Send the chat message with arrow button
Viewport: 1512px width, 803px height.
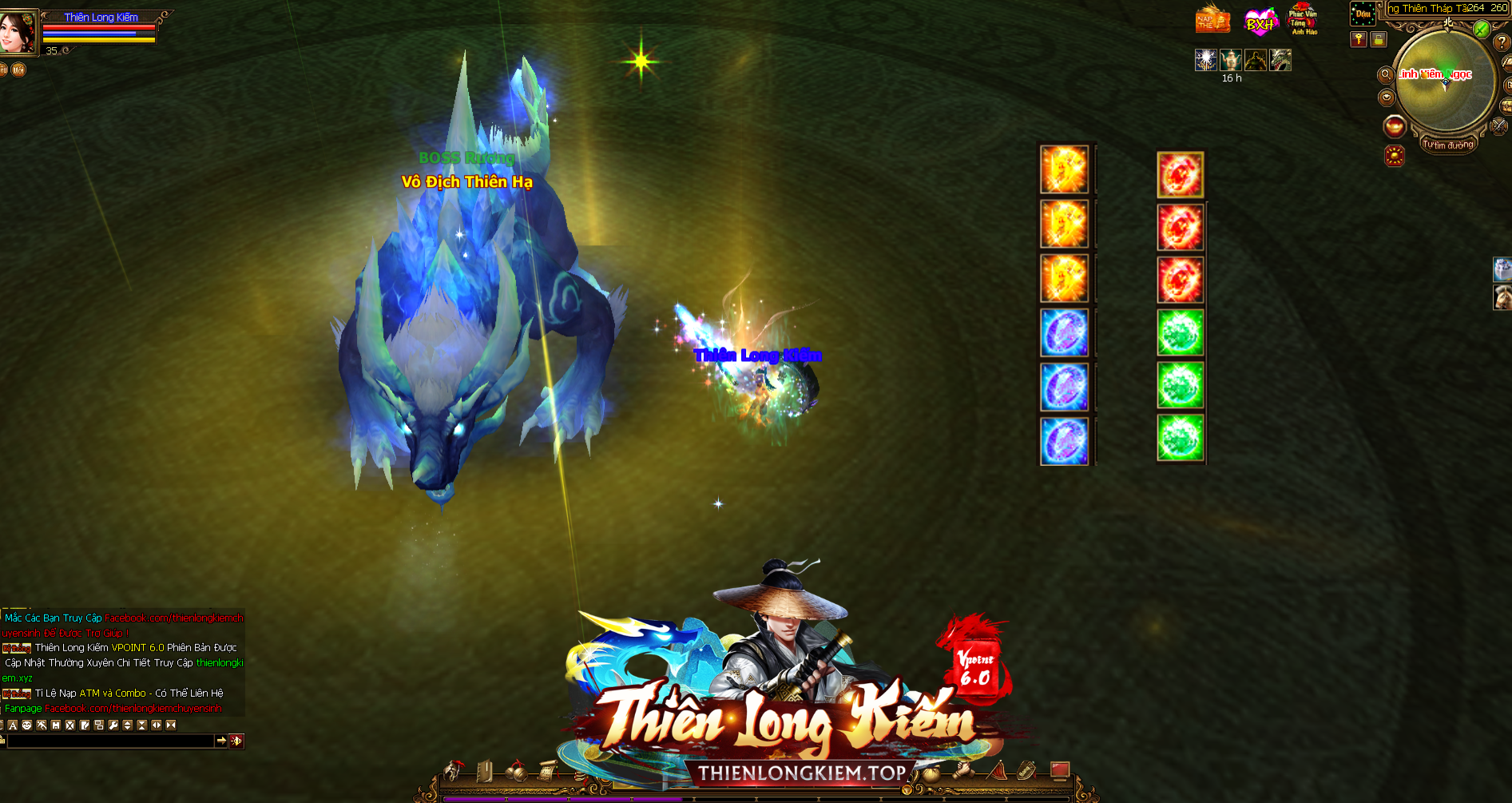[x=221, y=741]
